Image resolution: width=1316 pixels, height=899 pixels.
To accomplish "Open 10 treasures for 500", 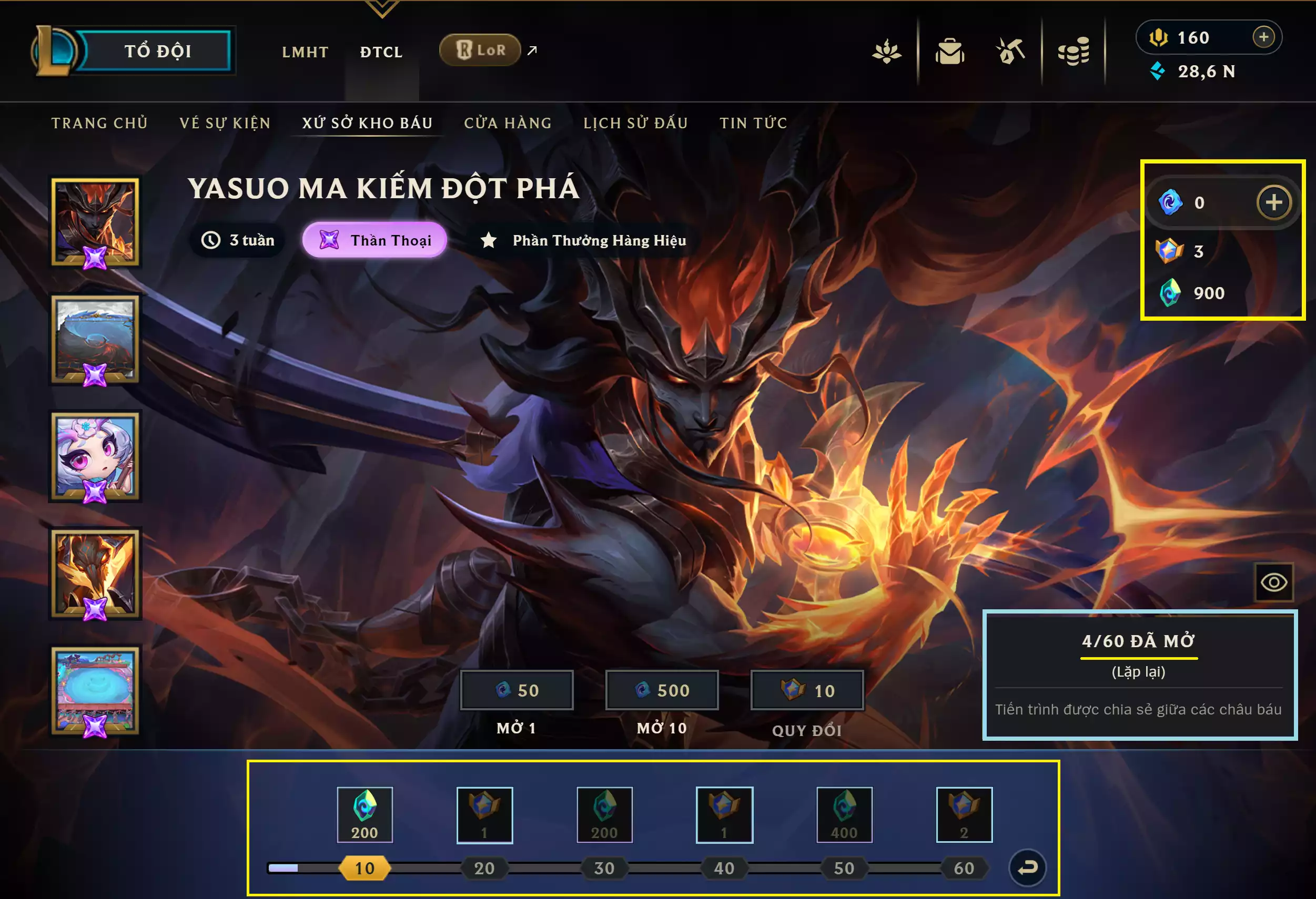I will coord(661,690).
